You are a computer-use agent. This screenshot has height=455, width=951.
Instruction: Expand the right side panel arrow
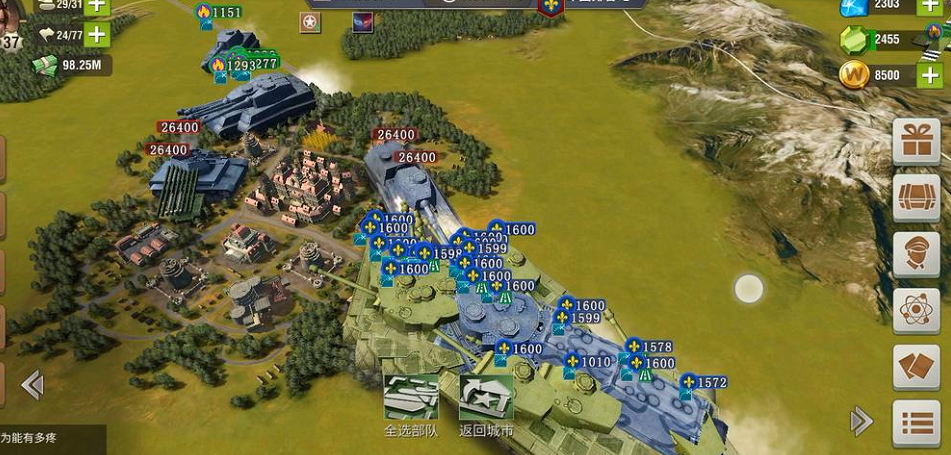[x=861, y=421]
